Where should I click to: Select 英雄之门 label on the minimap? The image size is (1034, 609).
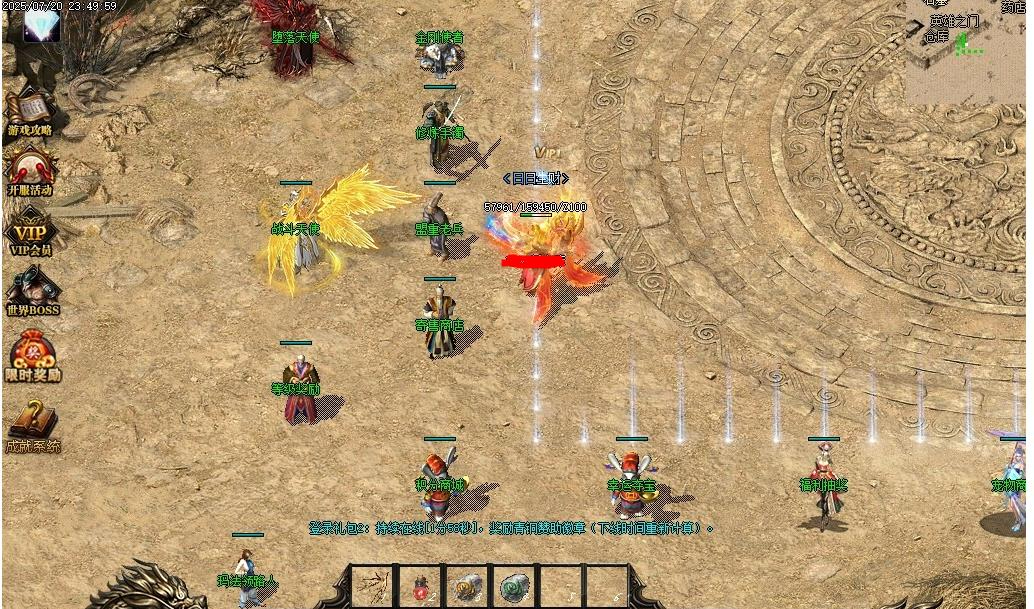[955, 21]
